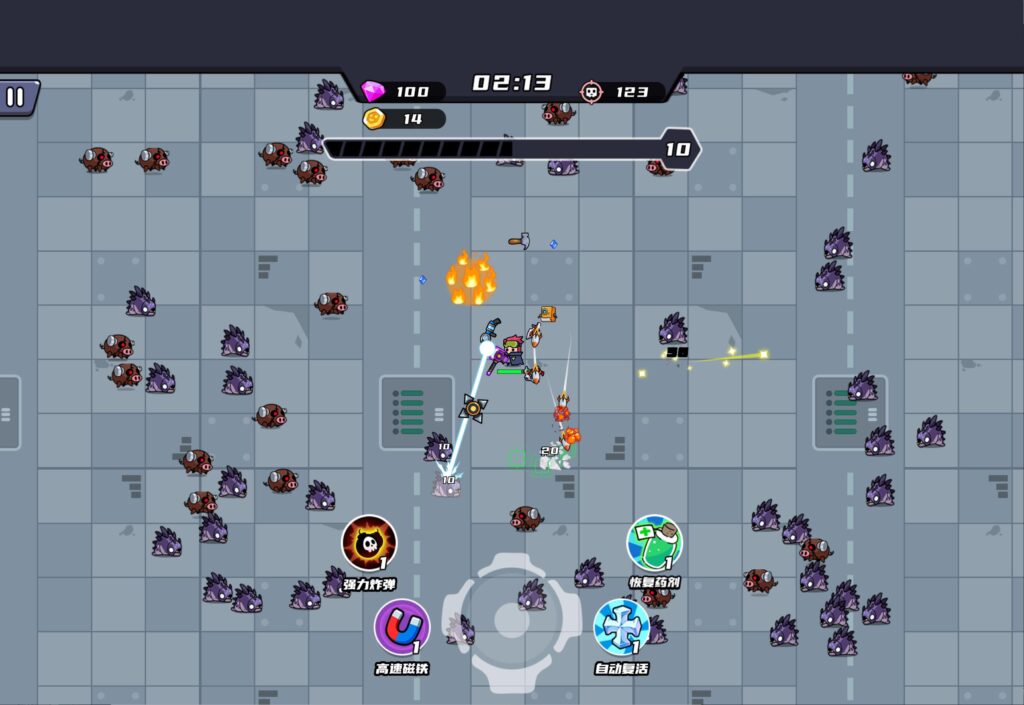Pause the game
The height and width of the screenshot is (705, 1024).
pos(16,97)
